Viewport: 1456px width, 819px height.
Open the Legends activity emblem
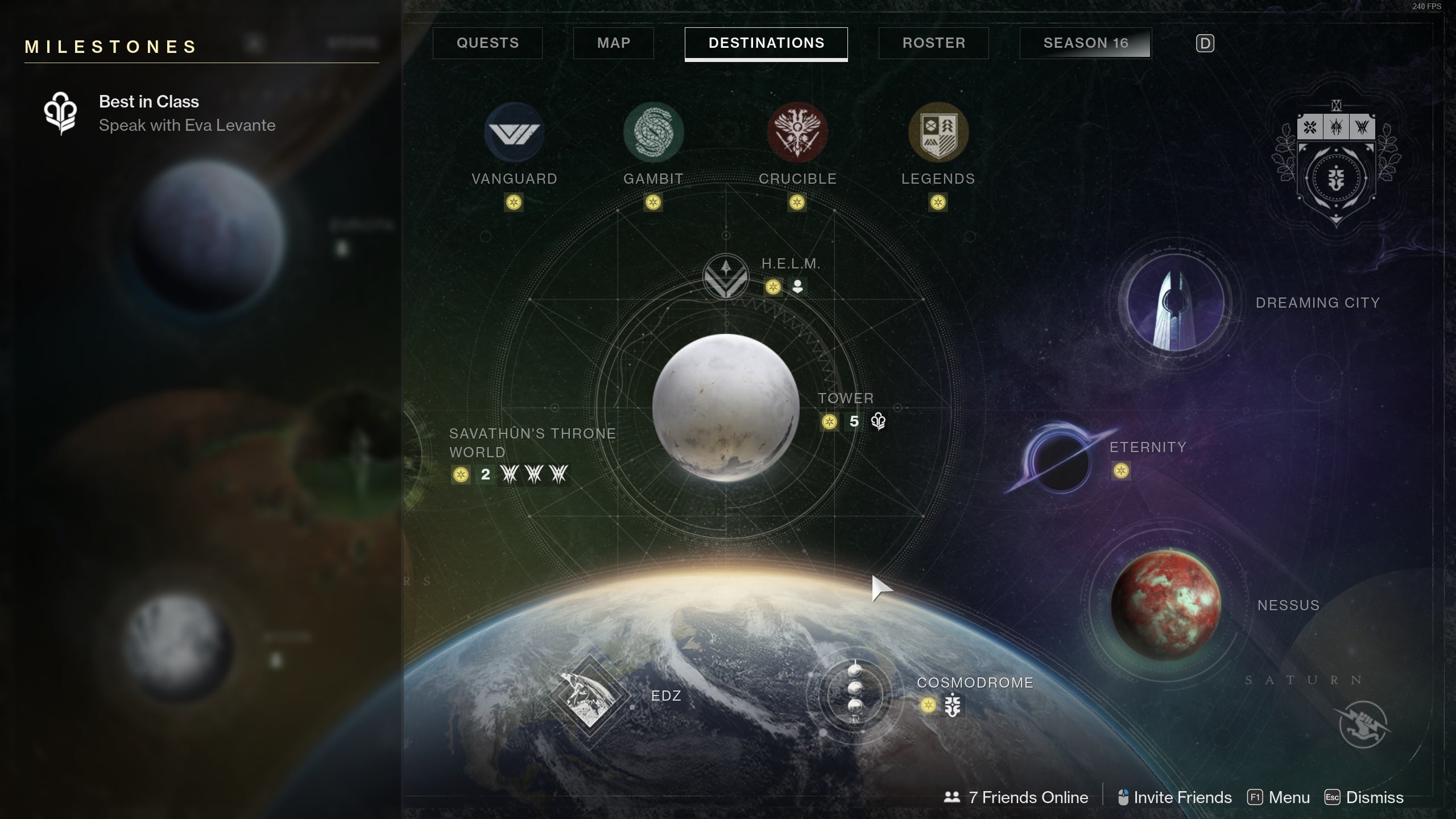point(938,133)
